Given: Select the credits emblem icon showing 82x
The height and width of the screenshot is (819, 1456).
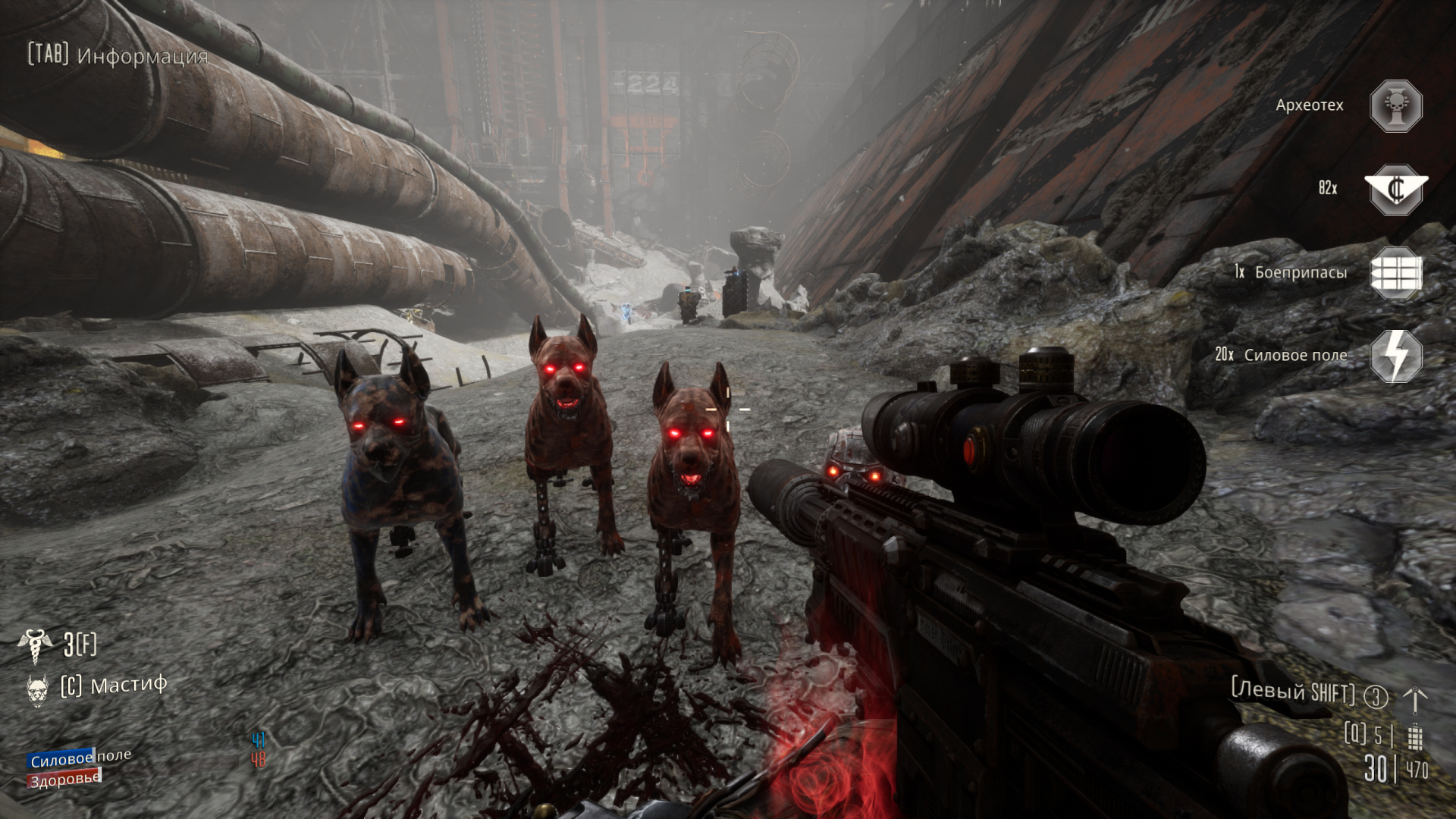Looking at the screenshot, I should click(1395, 189).
